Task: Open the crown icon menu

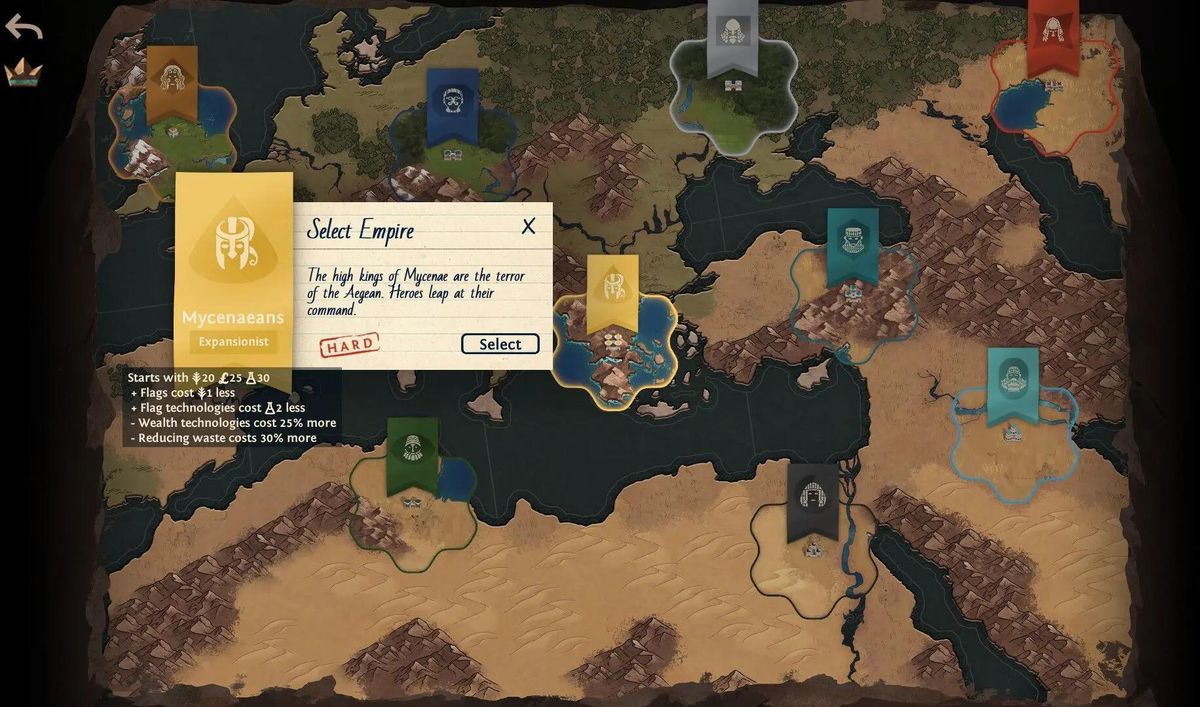Action: tap(22, 72)
